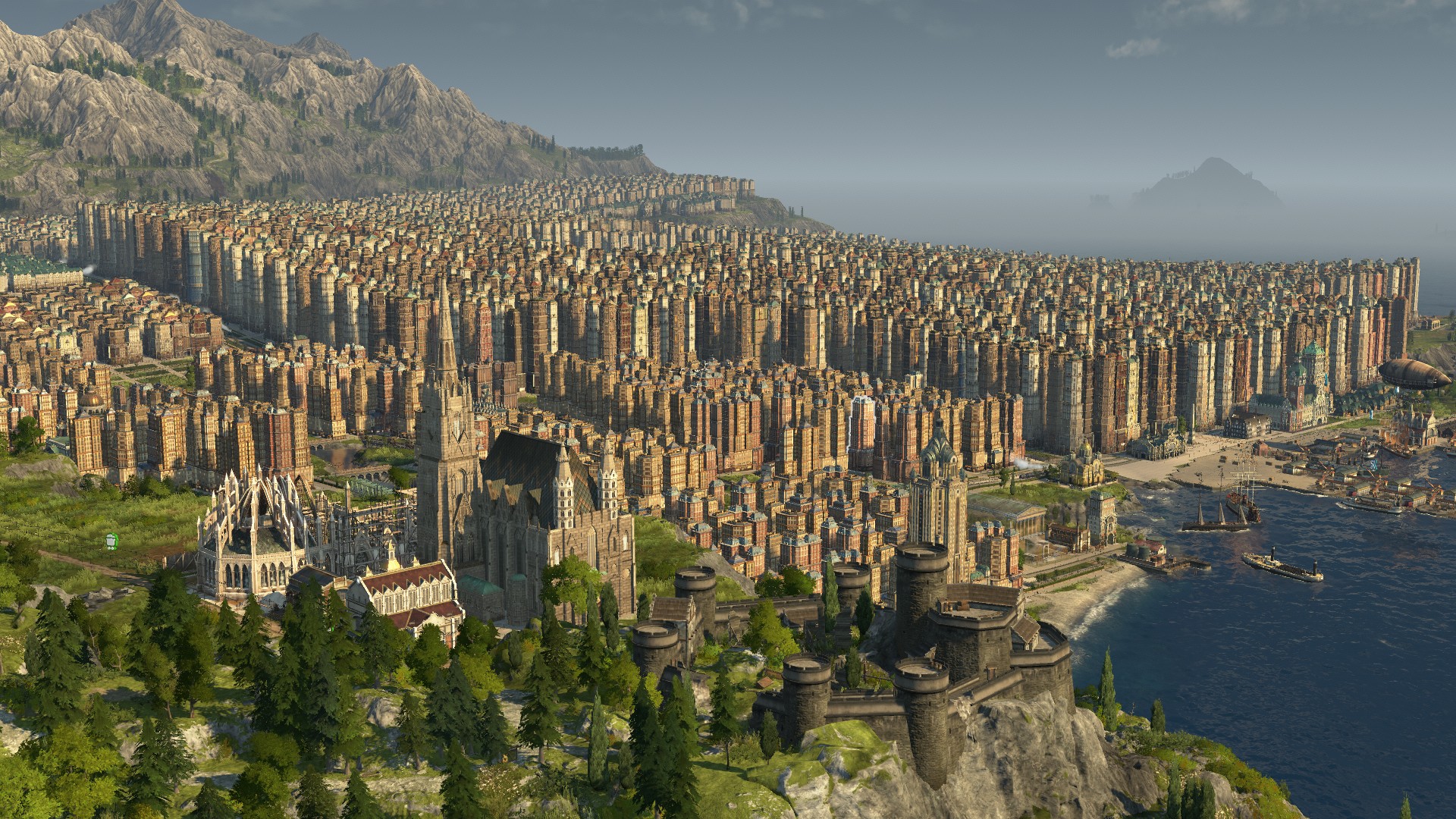Click the green cart marker icon
The image size is (1456, 819).
113,541
